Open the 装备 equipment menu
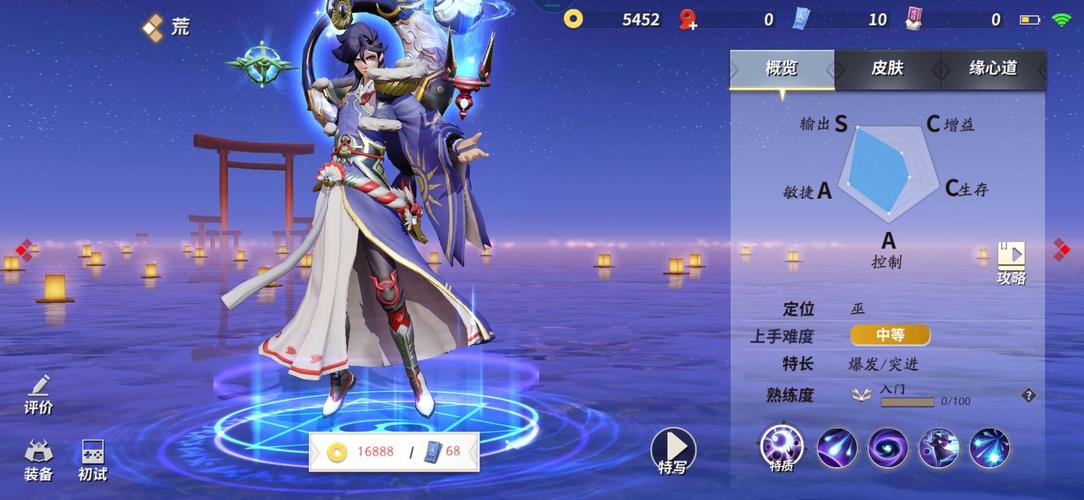The image size is (1084, 500). pyautogui.click(x=39, y=461)
